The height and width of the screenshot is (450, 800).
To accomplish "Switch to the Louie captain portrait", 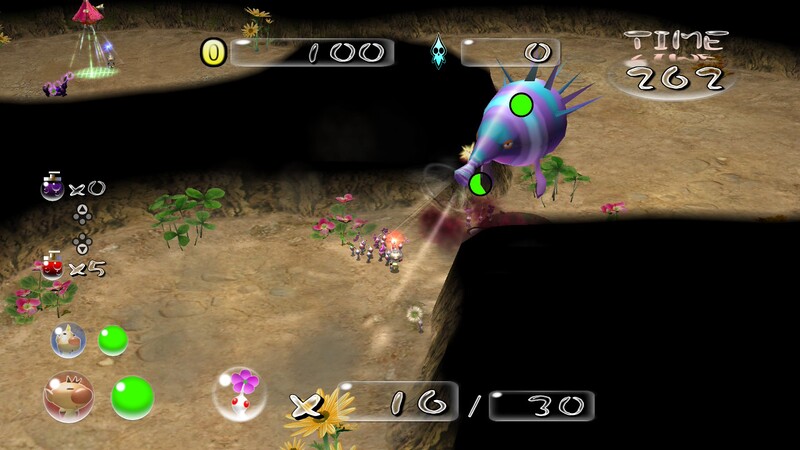I will 68,340.
